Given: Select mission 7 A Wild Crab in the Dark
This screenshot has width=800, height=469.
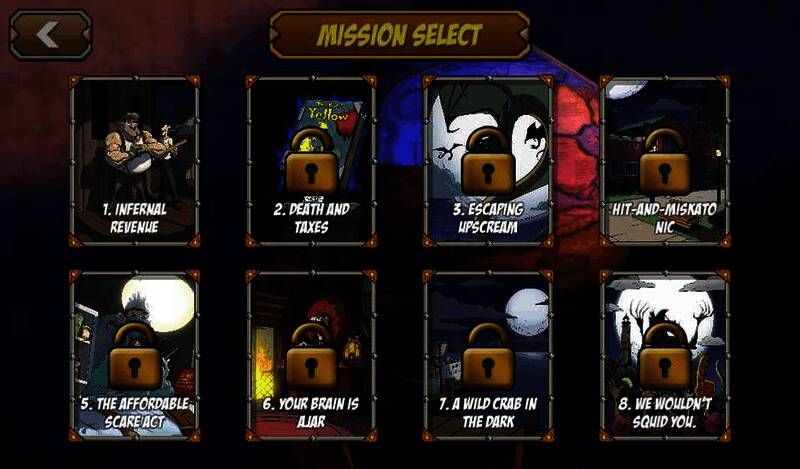Looking at the screenshot, I should pyautogui.click(x=487, y=355).
